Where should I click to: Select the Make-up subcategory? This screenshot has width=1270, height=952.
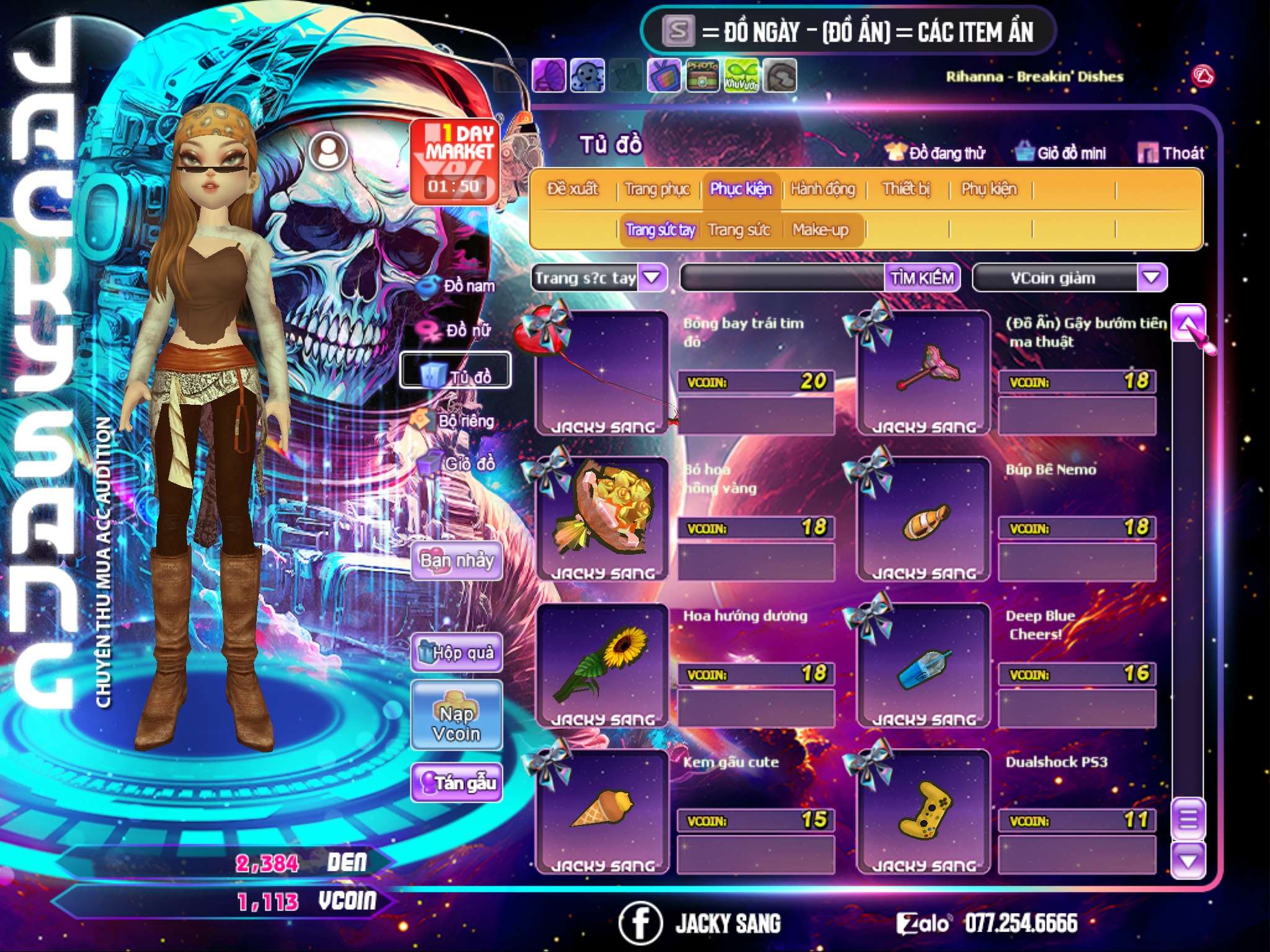[x=820, y=230]
